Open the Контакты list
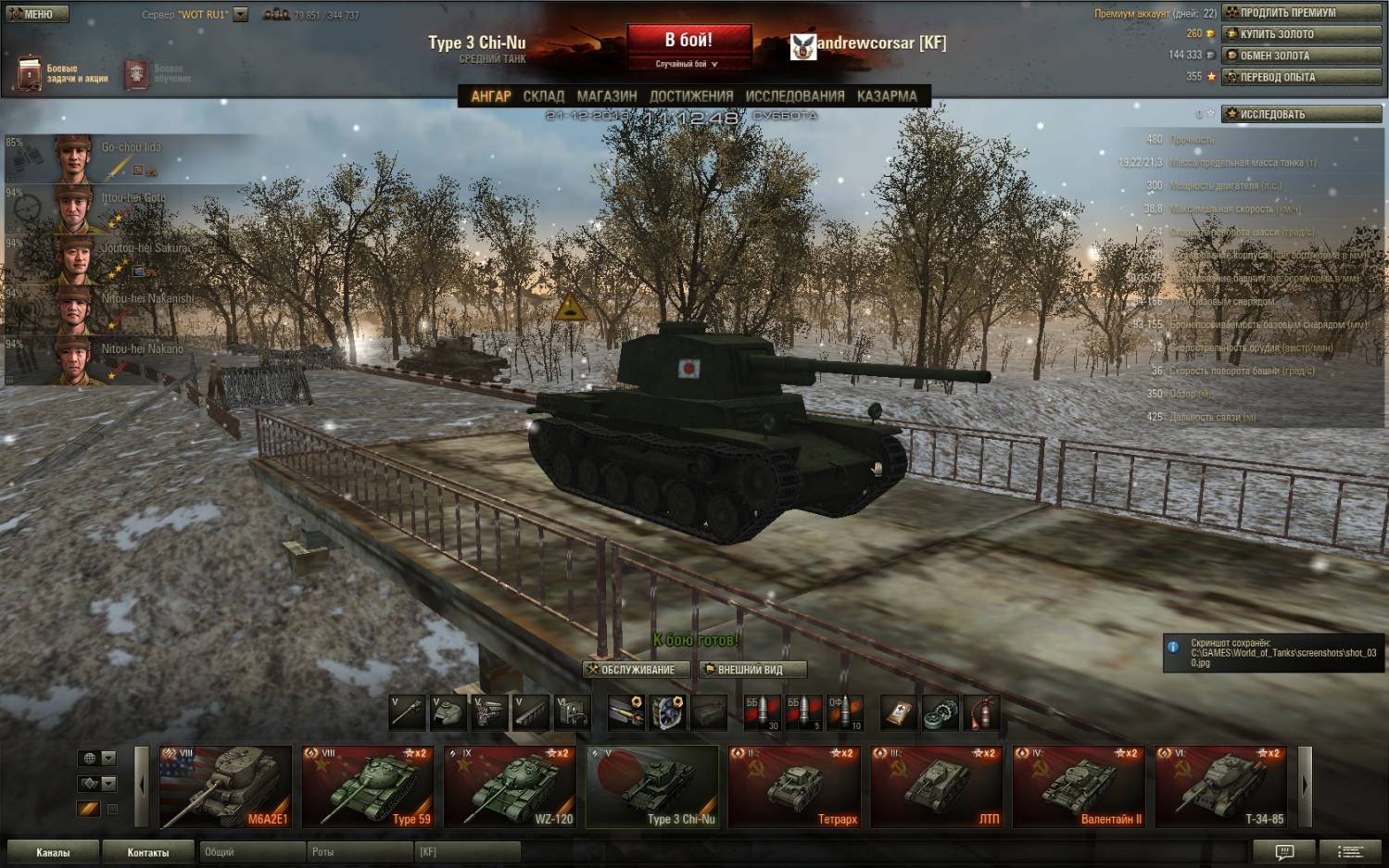 [x=148, y=852]
